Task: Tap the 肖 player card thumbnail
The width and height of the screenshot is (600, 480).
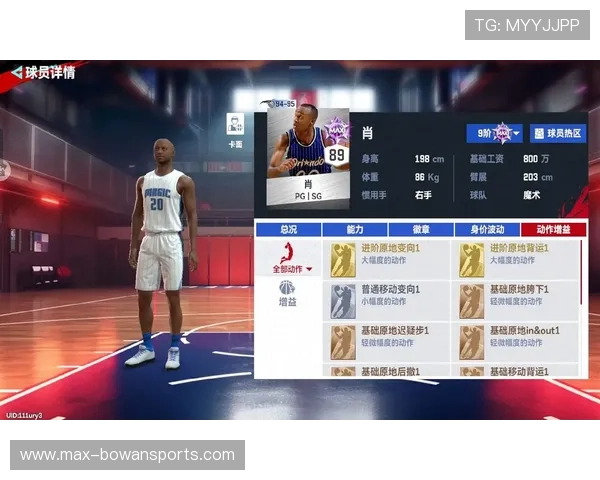Action: pos(308,153)
